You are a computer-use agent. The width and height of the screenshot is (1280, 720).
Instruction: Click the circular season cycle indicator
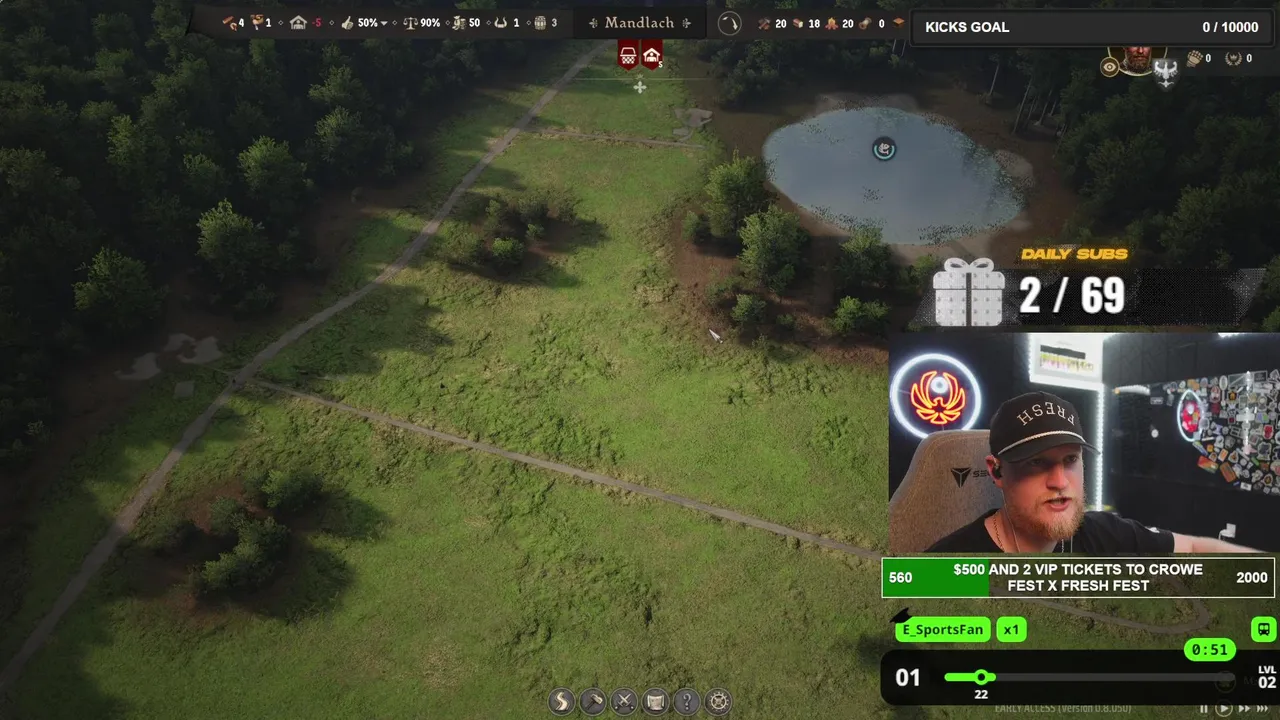pos(730,23)
